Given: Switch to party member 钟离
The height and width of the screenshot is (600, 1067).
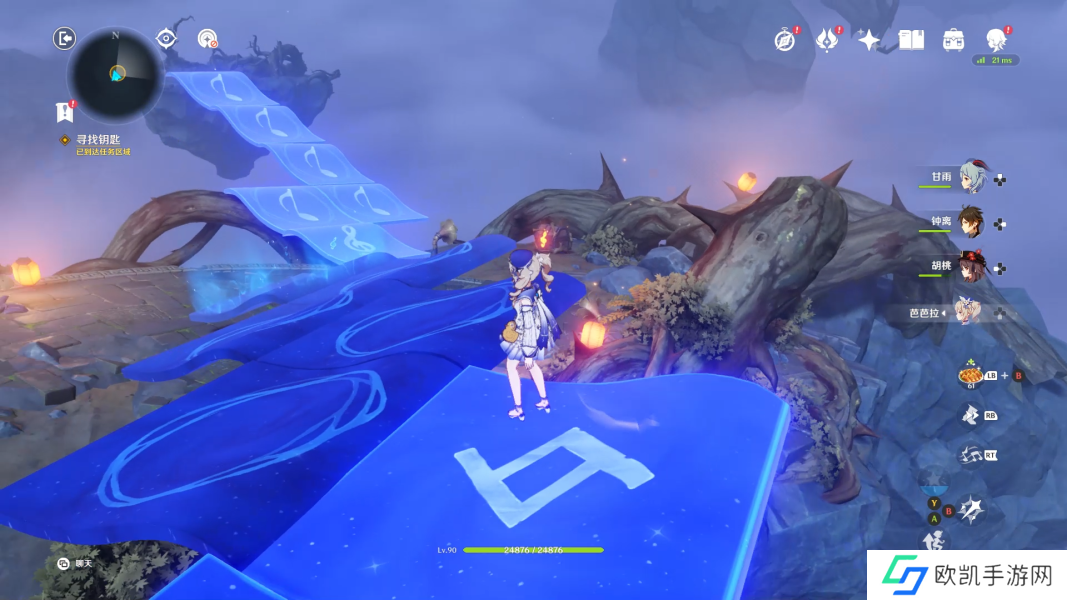Looking at the screenshot, I should point(972,222).
